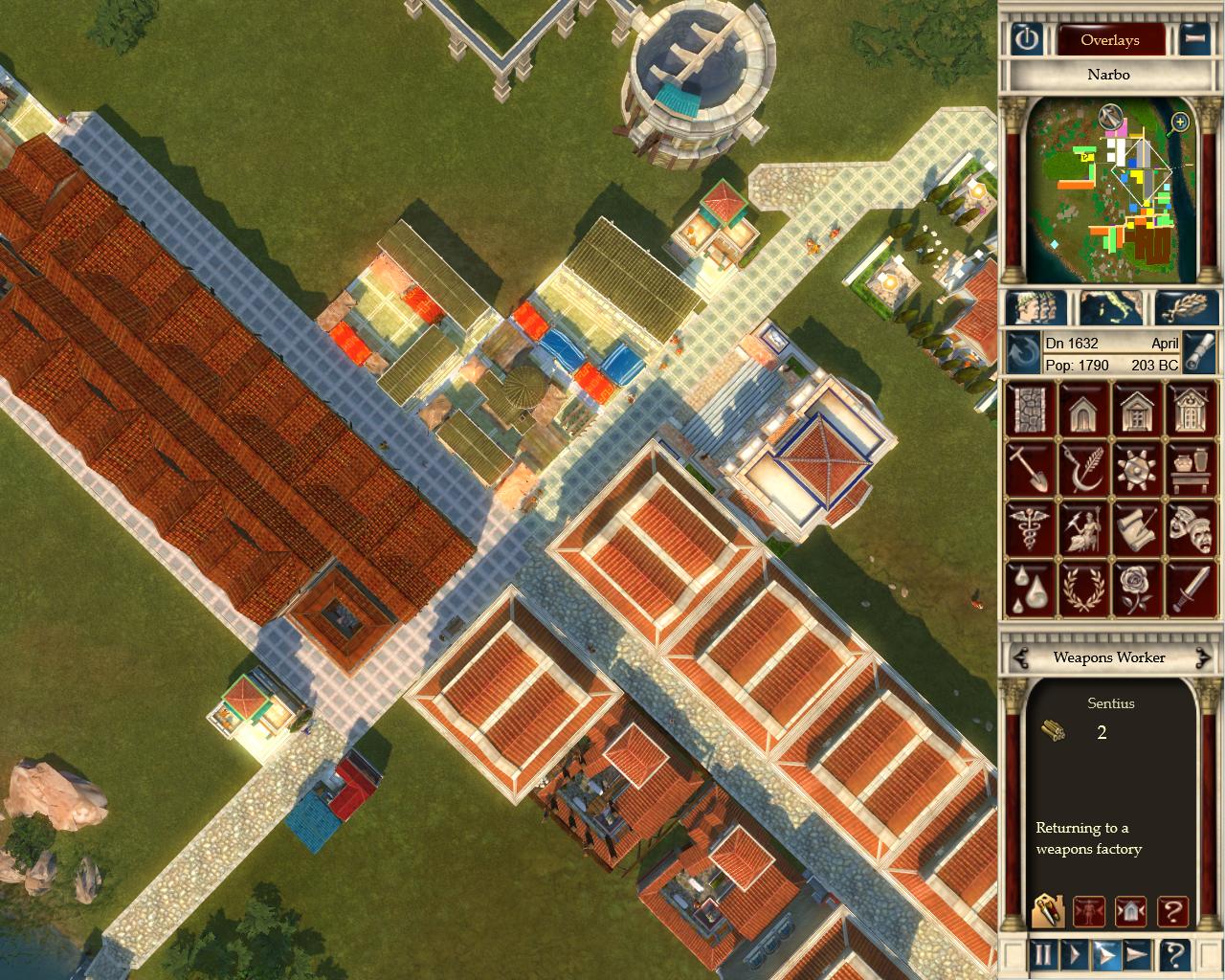This screenshot has height=980, width=1225.
Task: Open the advisors panel with Roman heads
Action: coord(1029,308)
